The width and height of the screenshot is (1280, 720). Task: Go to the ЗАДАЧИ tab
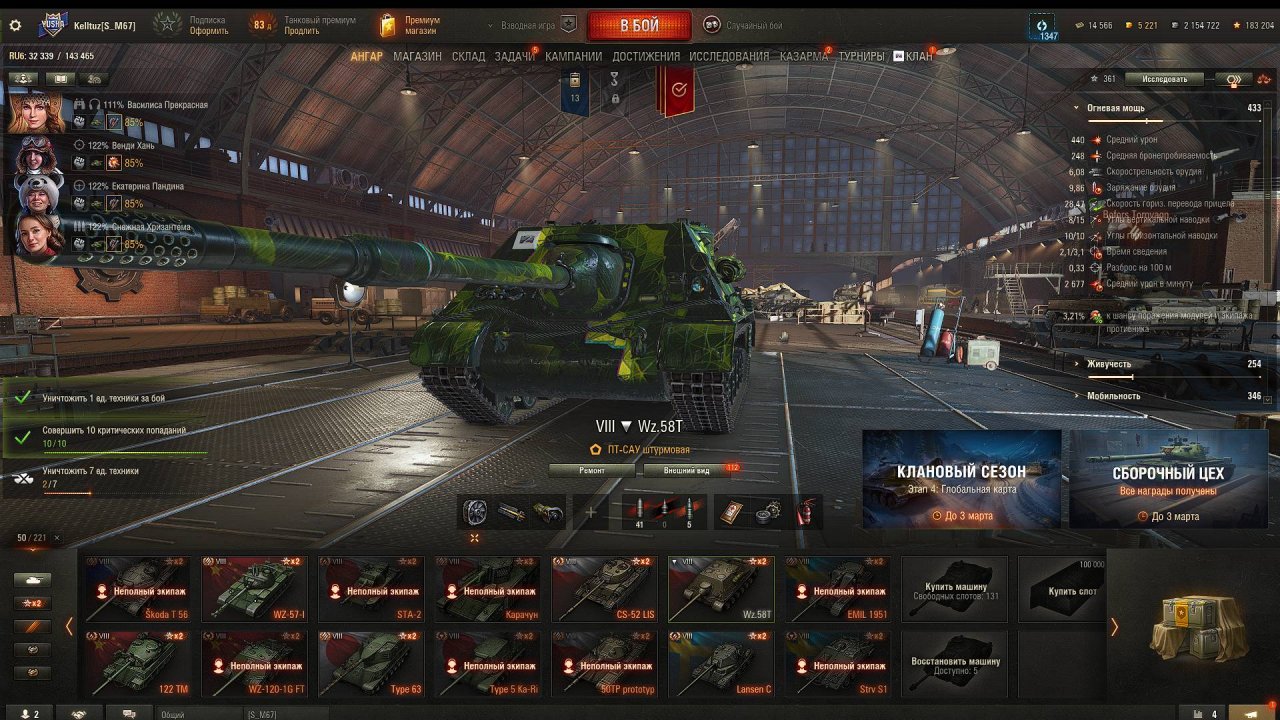[x=514, y=57]
